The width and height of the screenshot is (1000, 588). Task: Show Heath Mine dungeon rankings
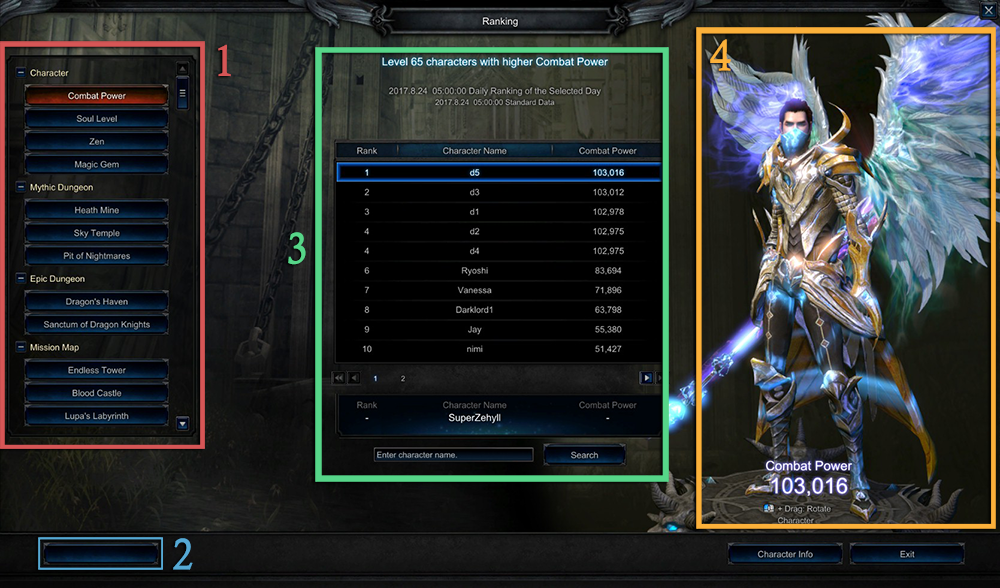click(x=97, y=211)
